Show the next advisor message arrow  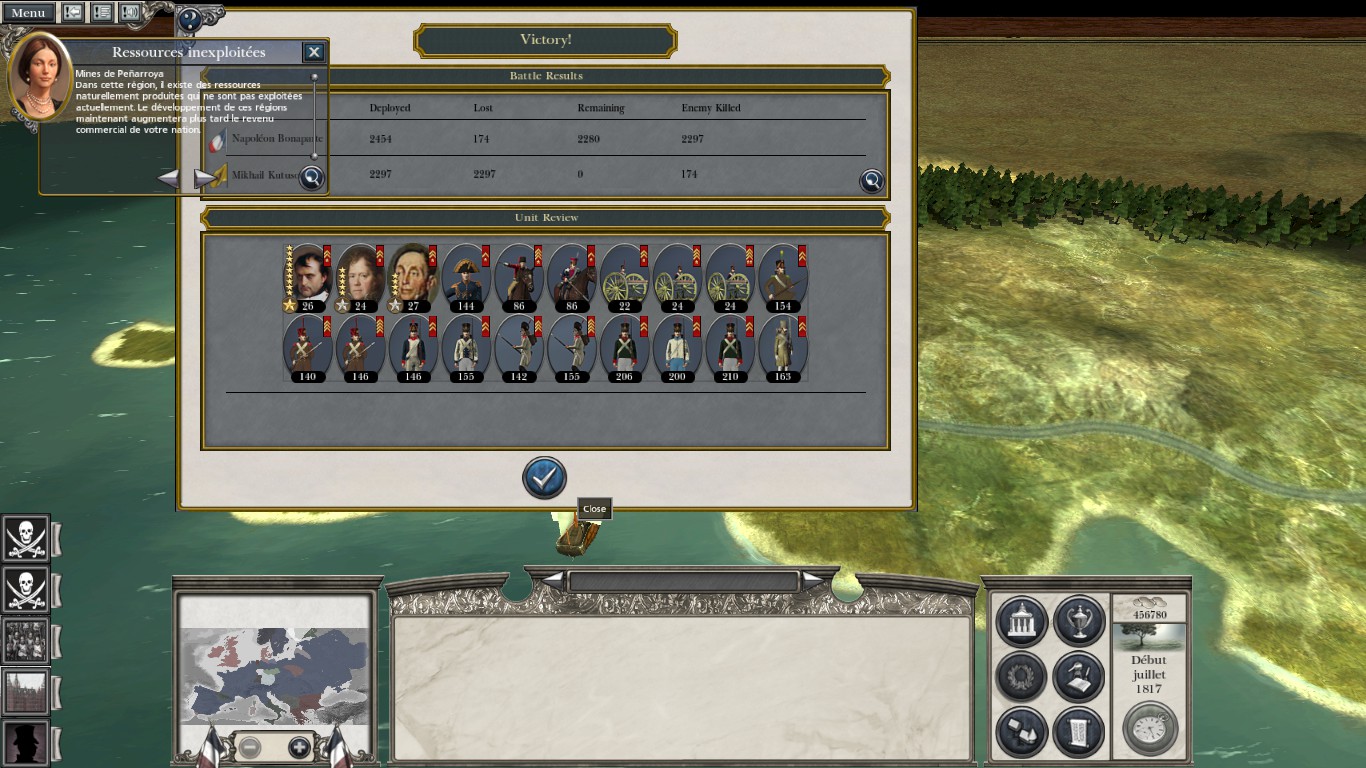coord(204,178)
